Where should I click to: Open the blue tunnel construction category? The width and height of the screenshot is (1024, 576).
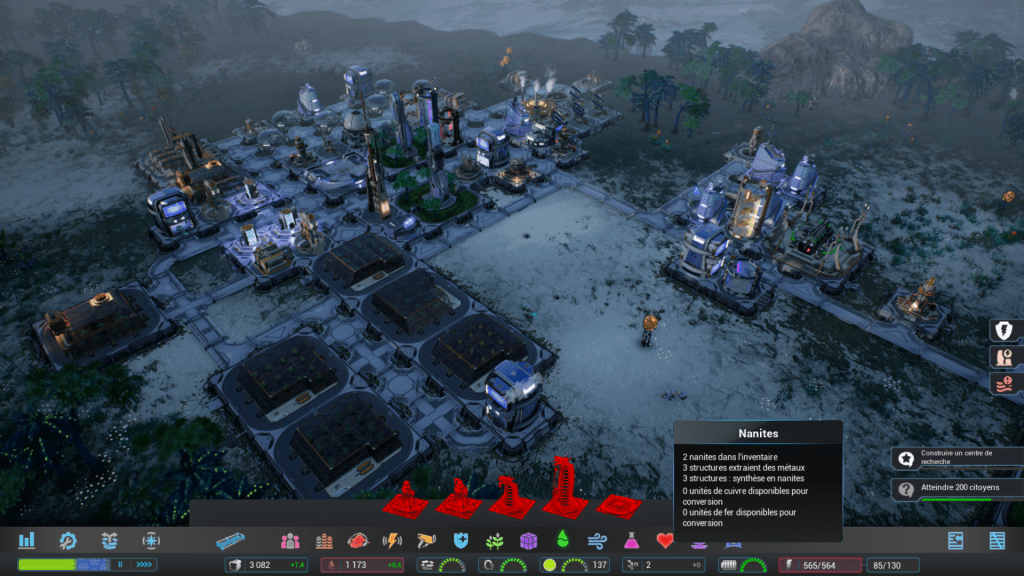pos(230,541)
